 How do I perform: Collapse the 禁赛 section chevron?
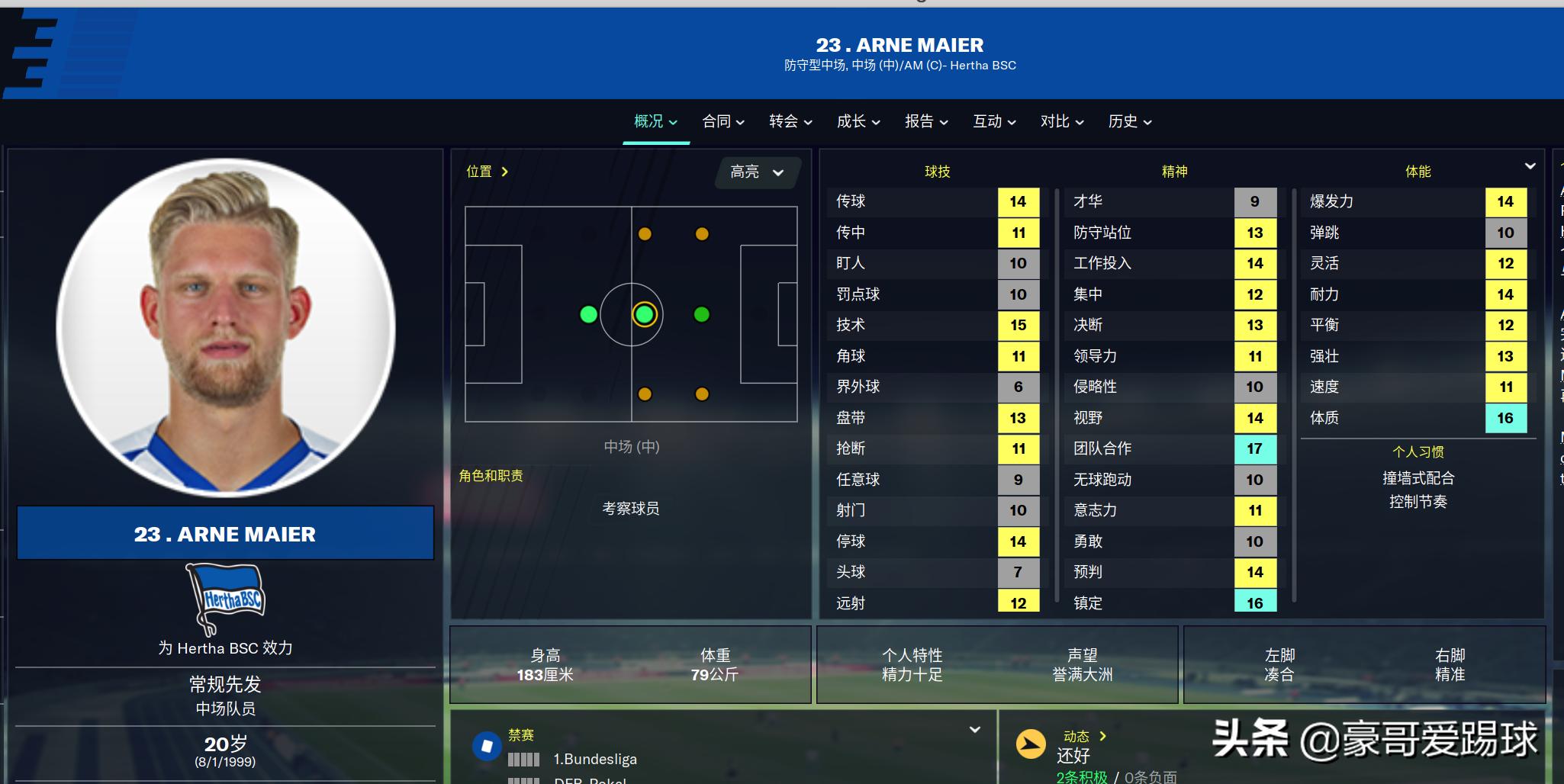pos(975,730)
